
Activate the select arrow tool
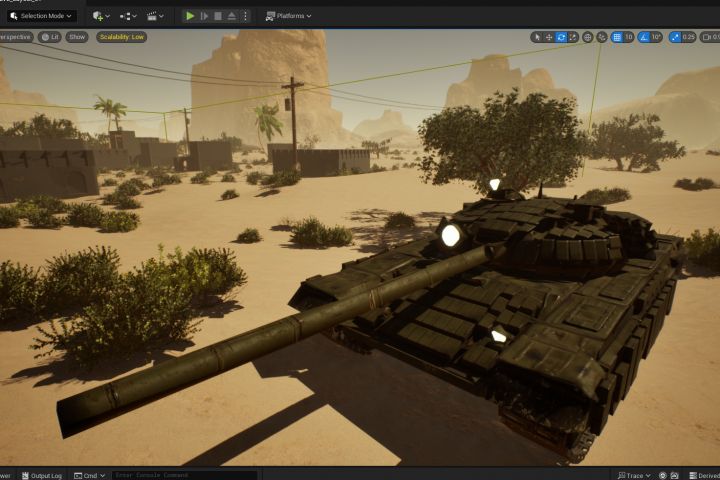click(537, 37)
